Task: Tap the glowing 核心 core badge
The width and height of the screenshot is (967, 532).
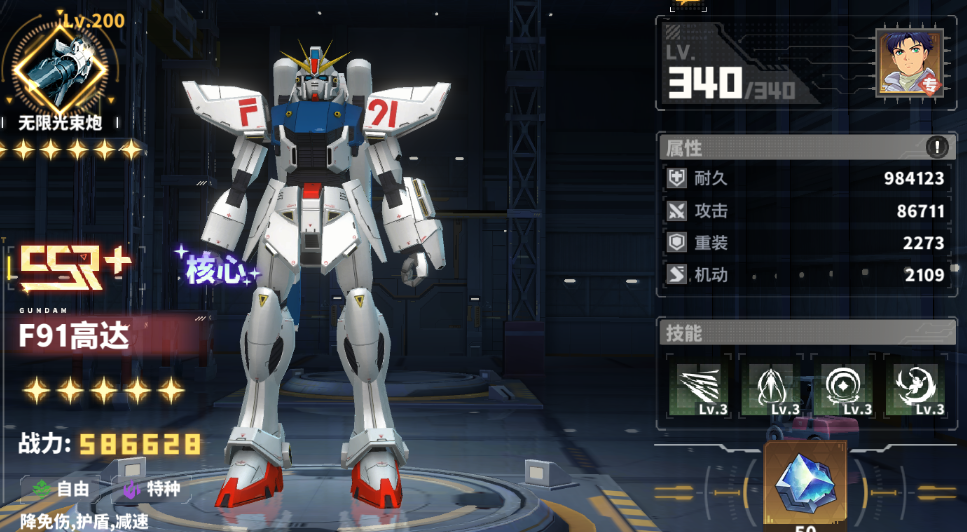Action: pyautogui.click(x=216, y=268)
